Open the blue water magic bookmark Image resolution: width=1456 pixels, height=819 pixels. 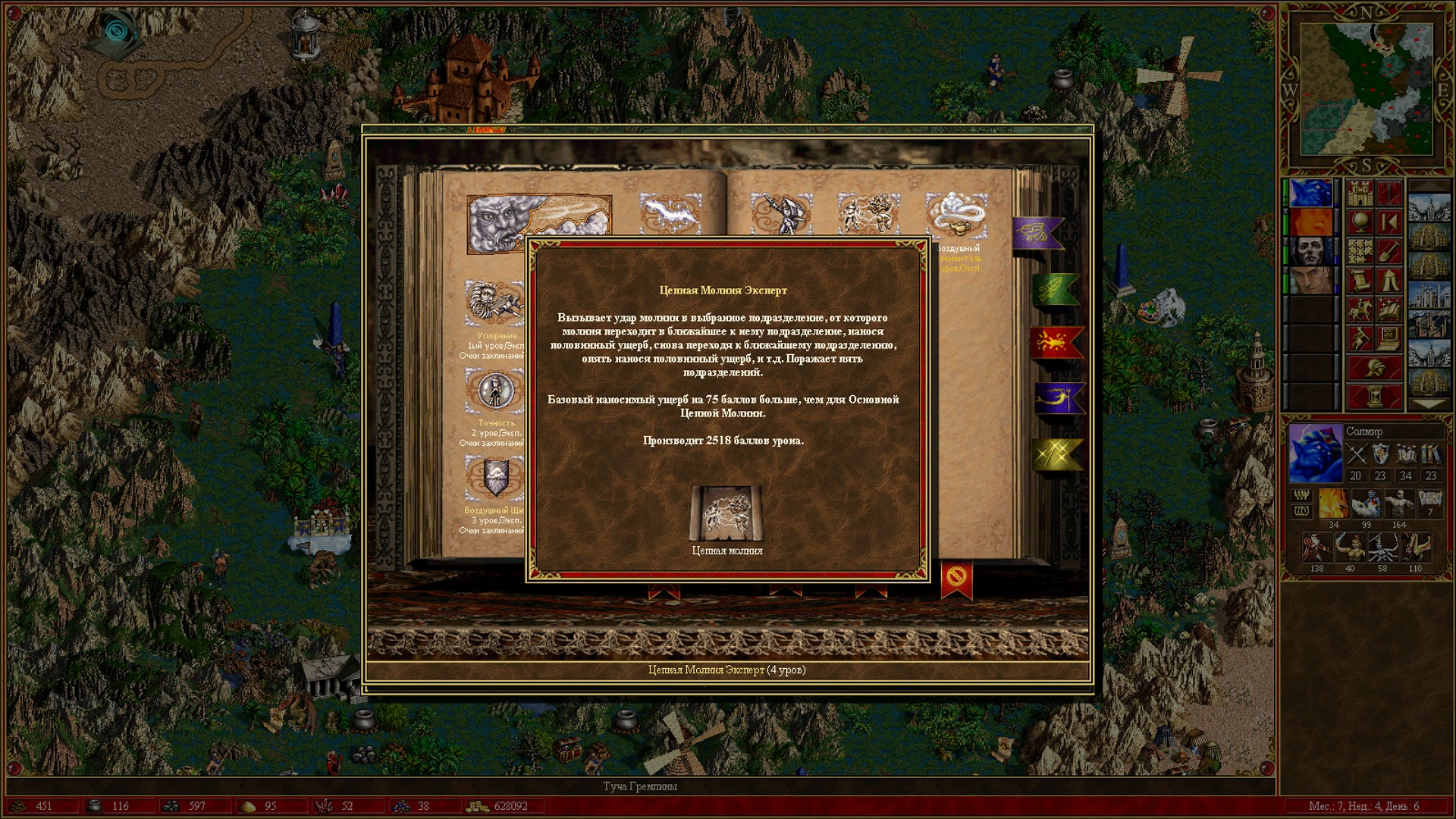[x=1058, y=398]
